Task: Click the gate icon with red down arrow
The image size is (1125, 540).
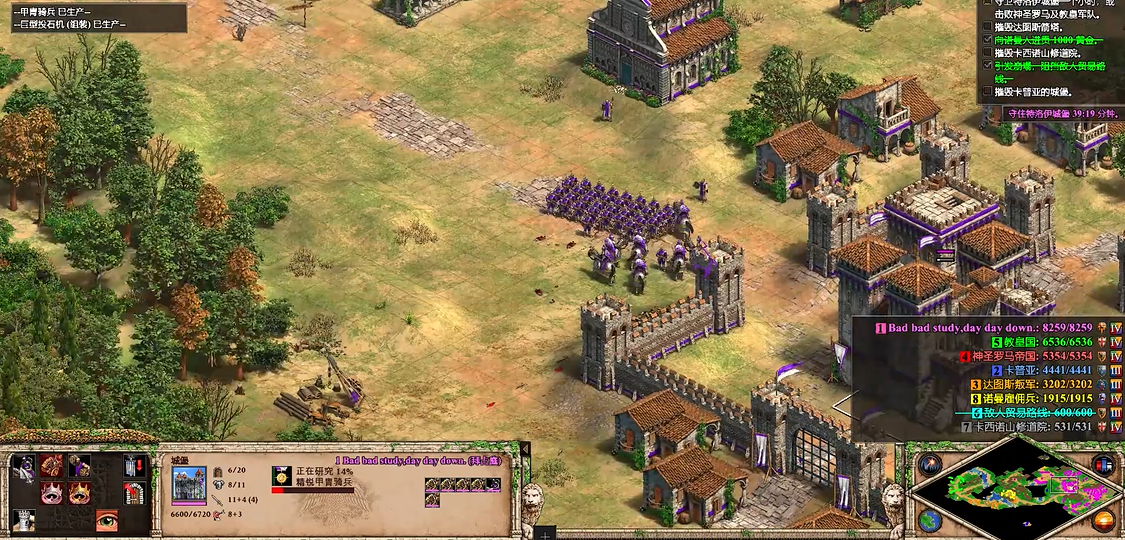Action: 134,466
